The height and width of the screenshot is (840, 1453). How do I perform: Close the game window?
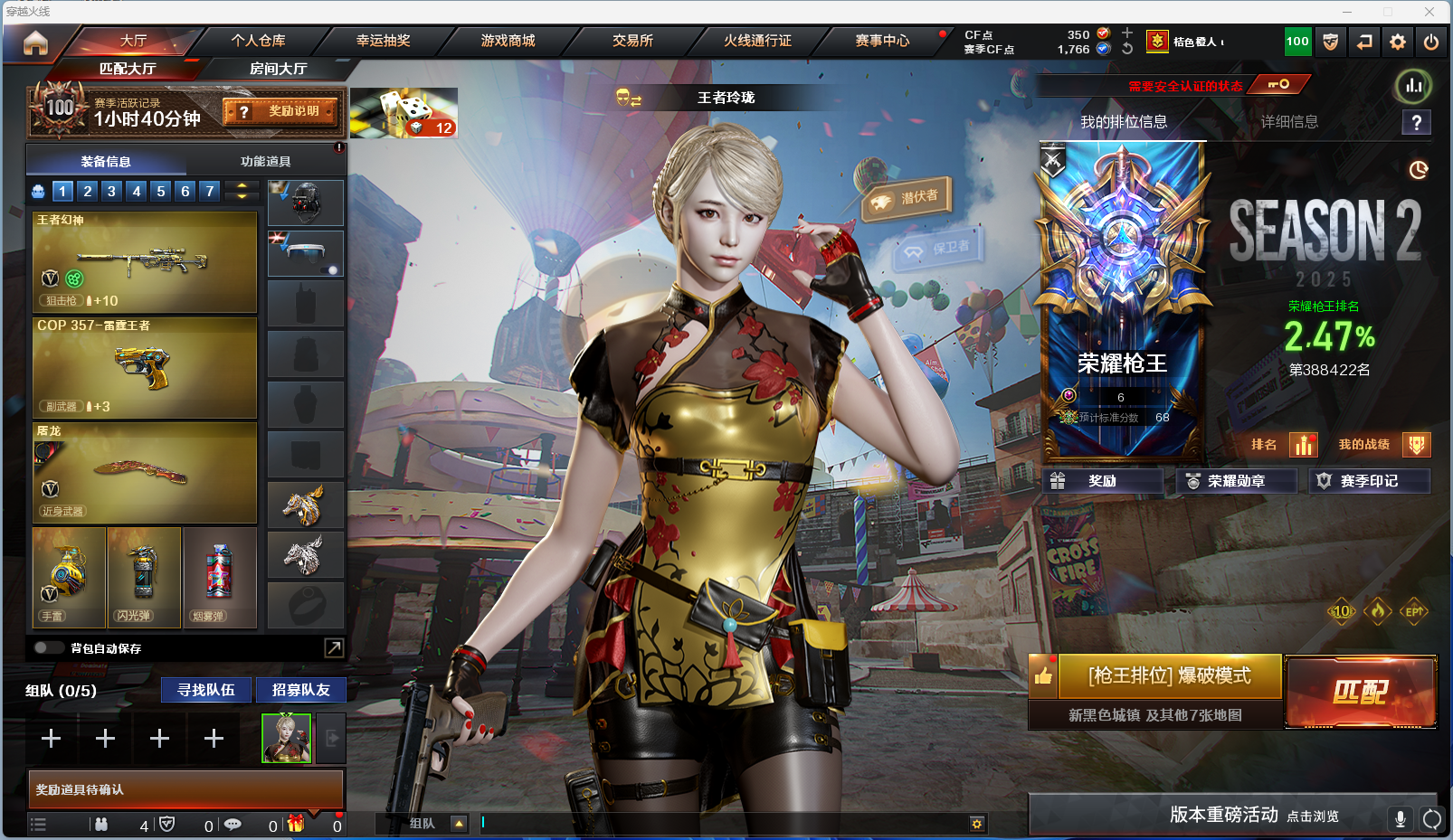[1429, 12]
